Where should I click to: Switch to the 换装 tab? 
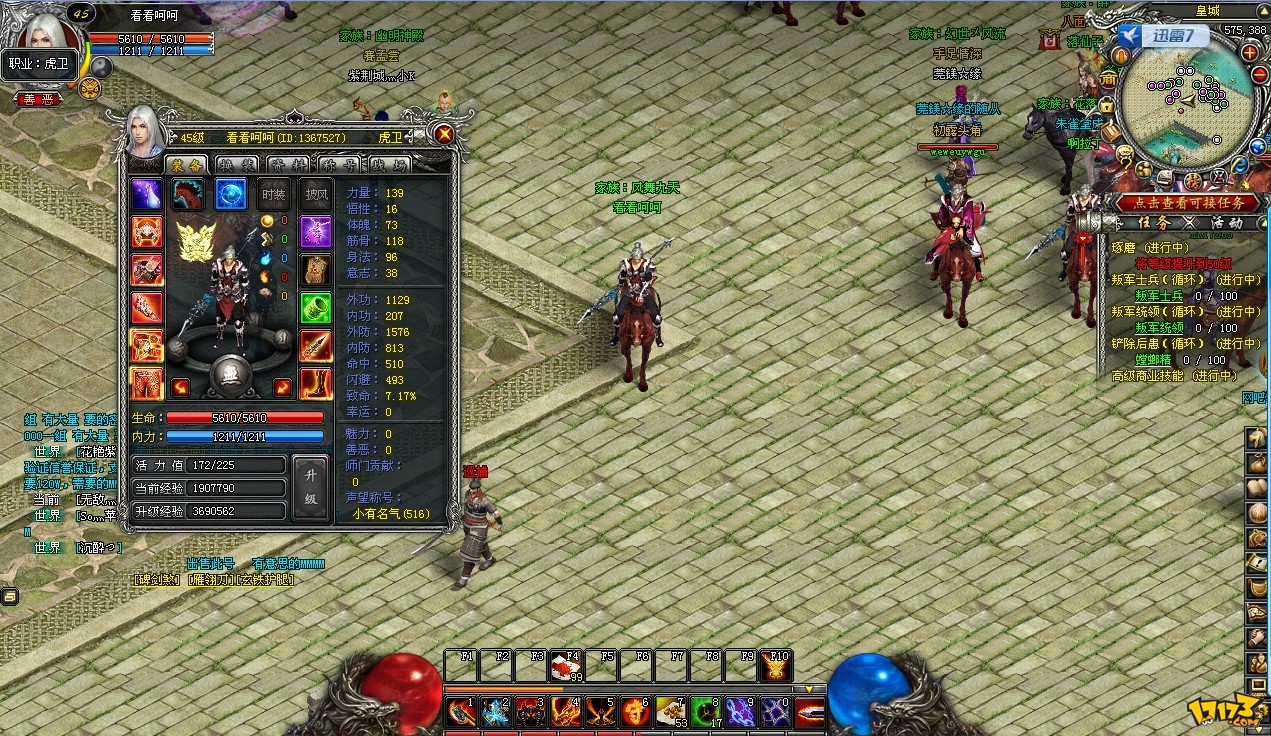click(237, 164)
